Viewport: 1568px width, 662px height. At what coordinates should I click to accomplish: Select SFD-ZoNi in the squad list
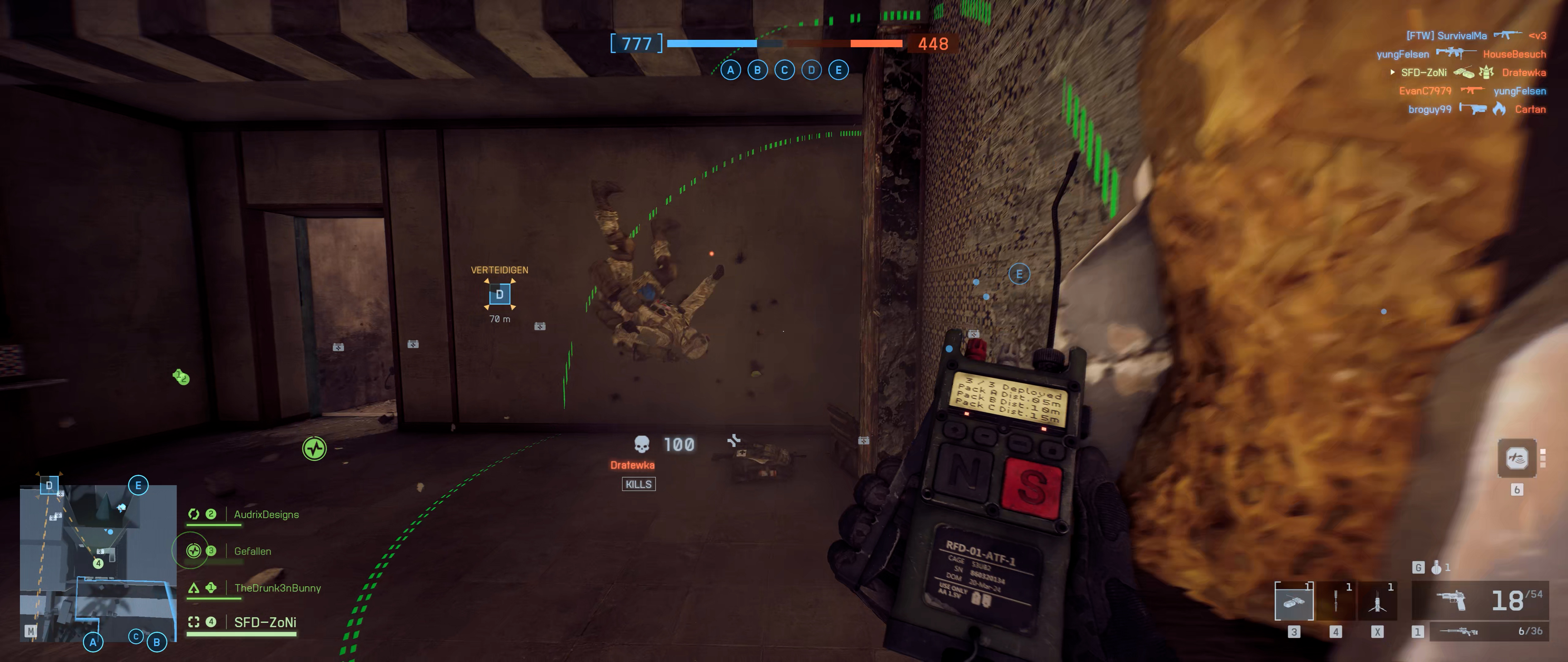[x=265, y=622]
